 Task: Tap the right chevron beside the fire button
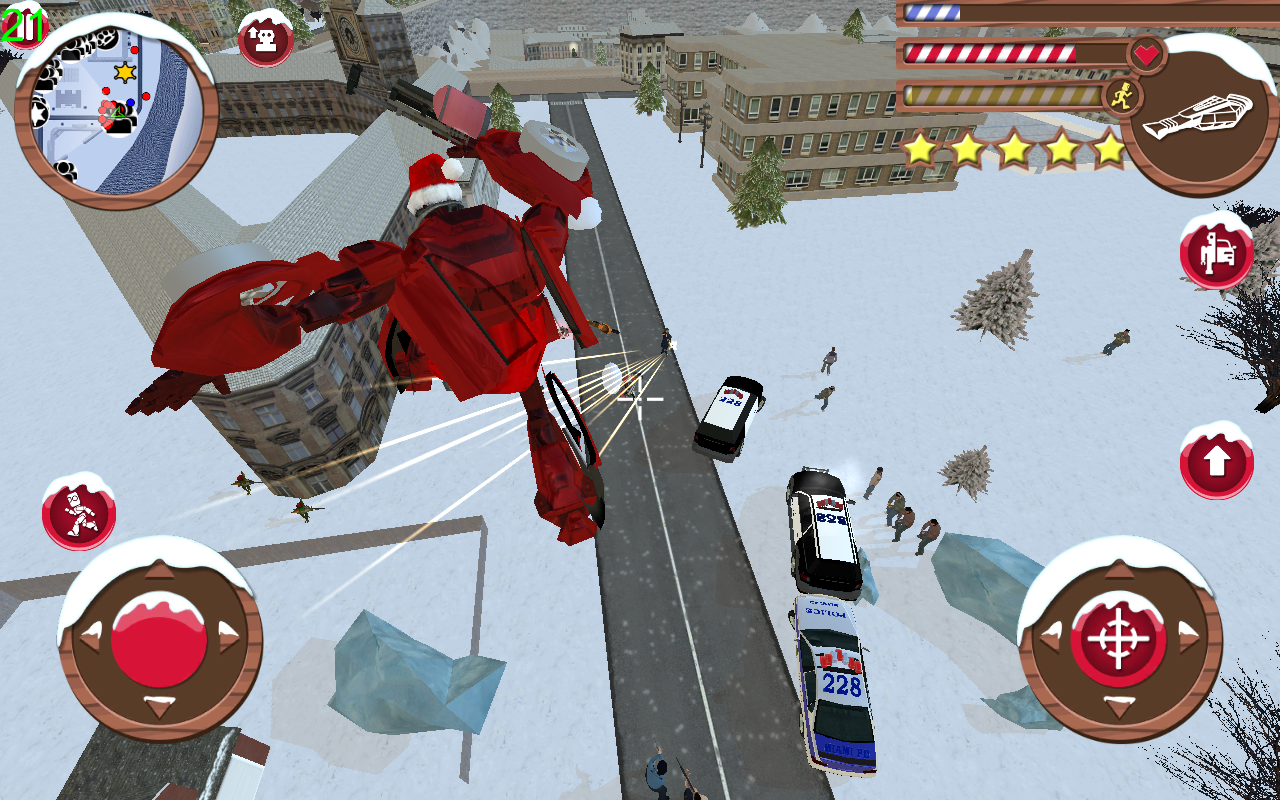click(x=1190, y=636)
